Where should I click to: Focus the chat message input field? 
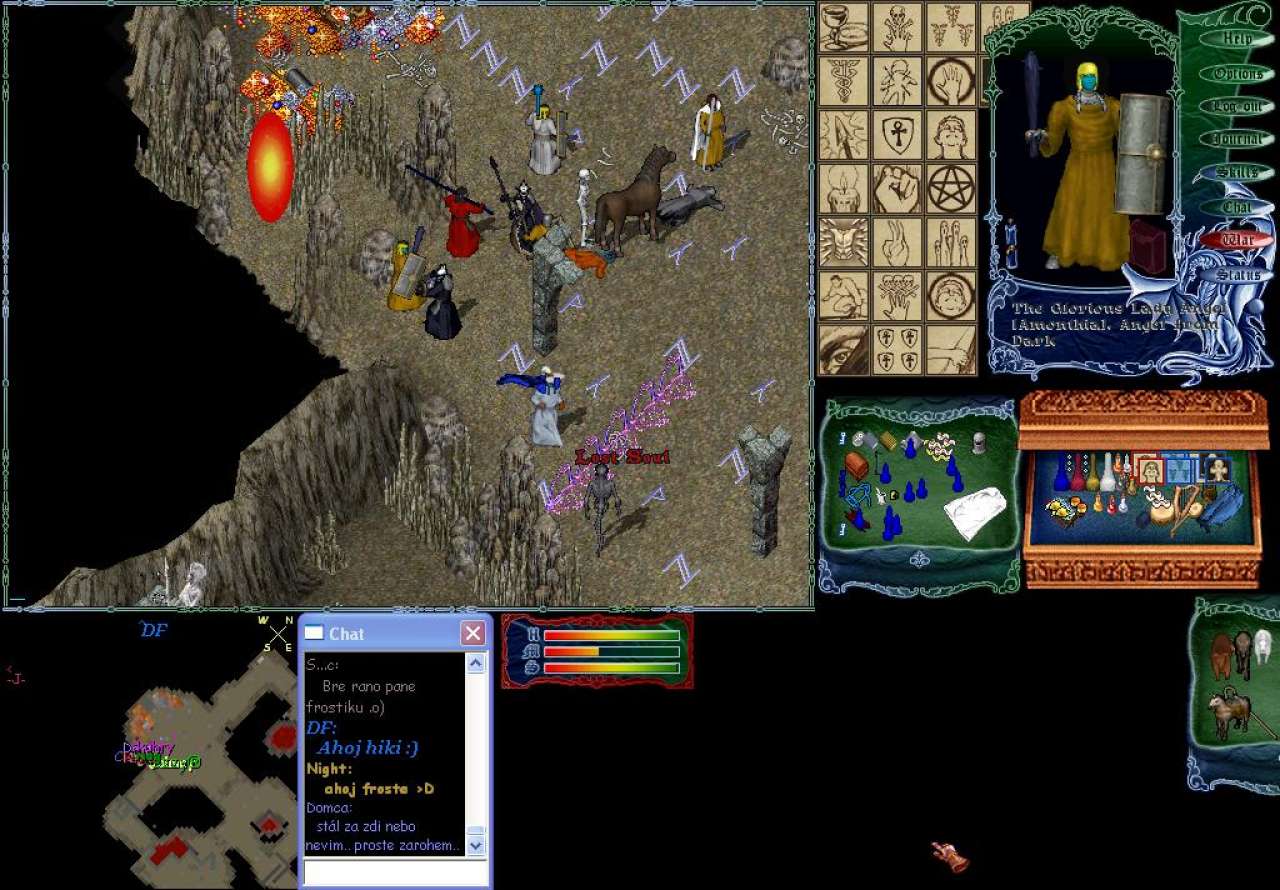(x=395, y=873)
